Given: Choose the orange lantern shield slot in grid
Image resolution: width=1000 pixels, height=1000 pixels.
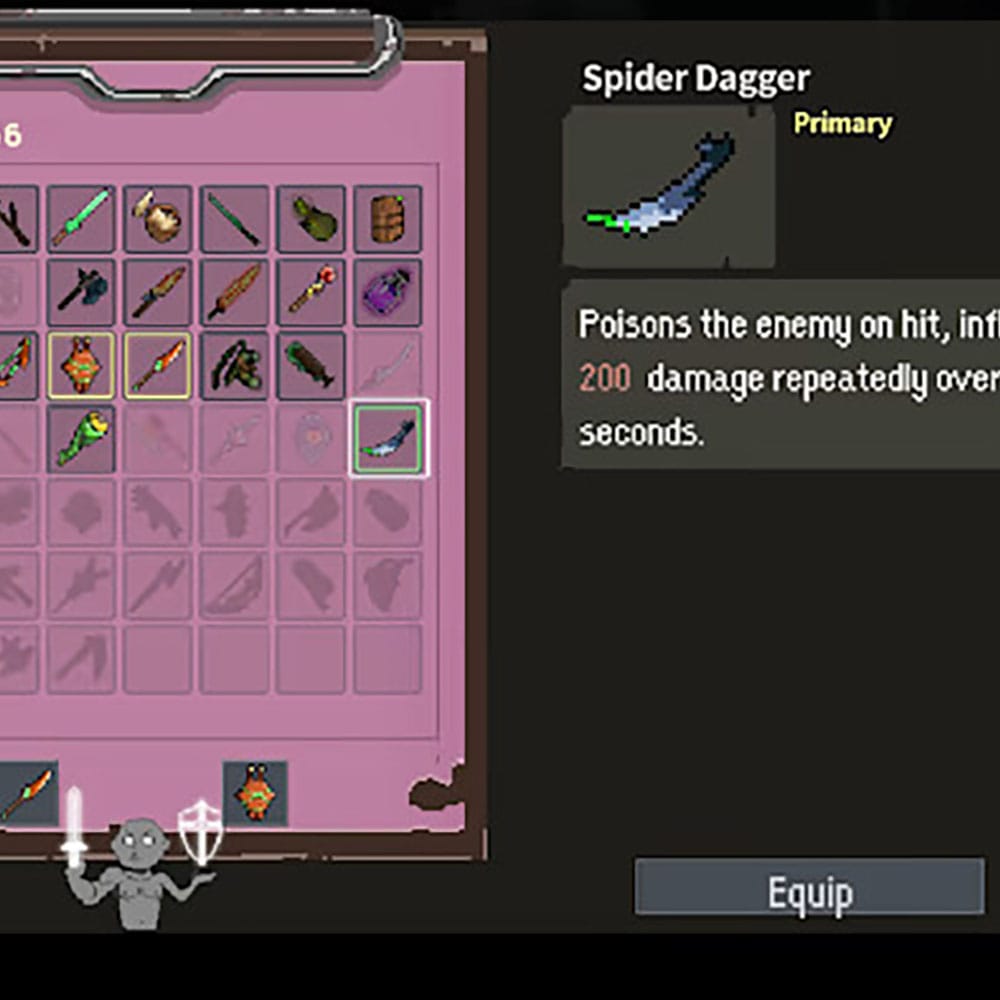Looking at the screenshot, I should click(x=80, y=365).
